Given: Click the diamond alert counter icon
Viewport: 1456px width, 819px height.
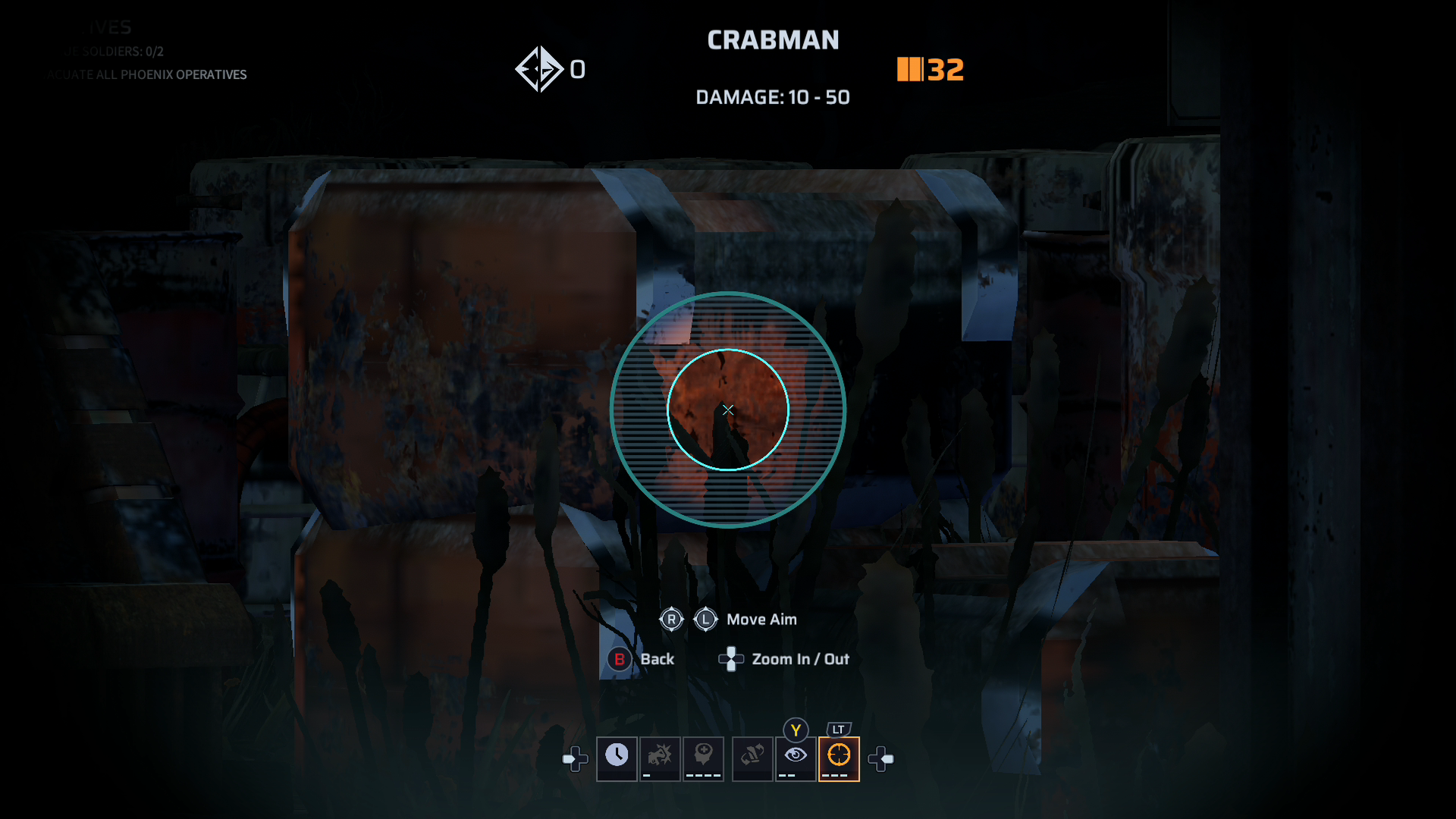Looking at the screenshot, I should point(541,69).
